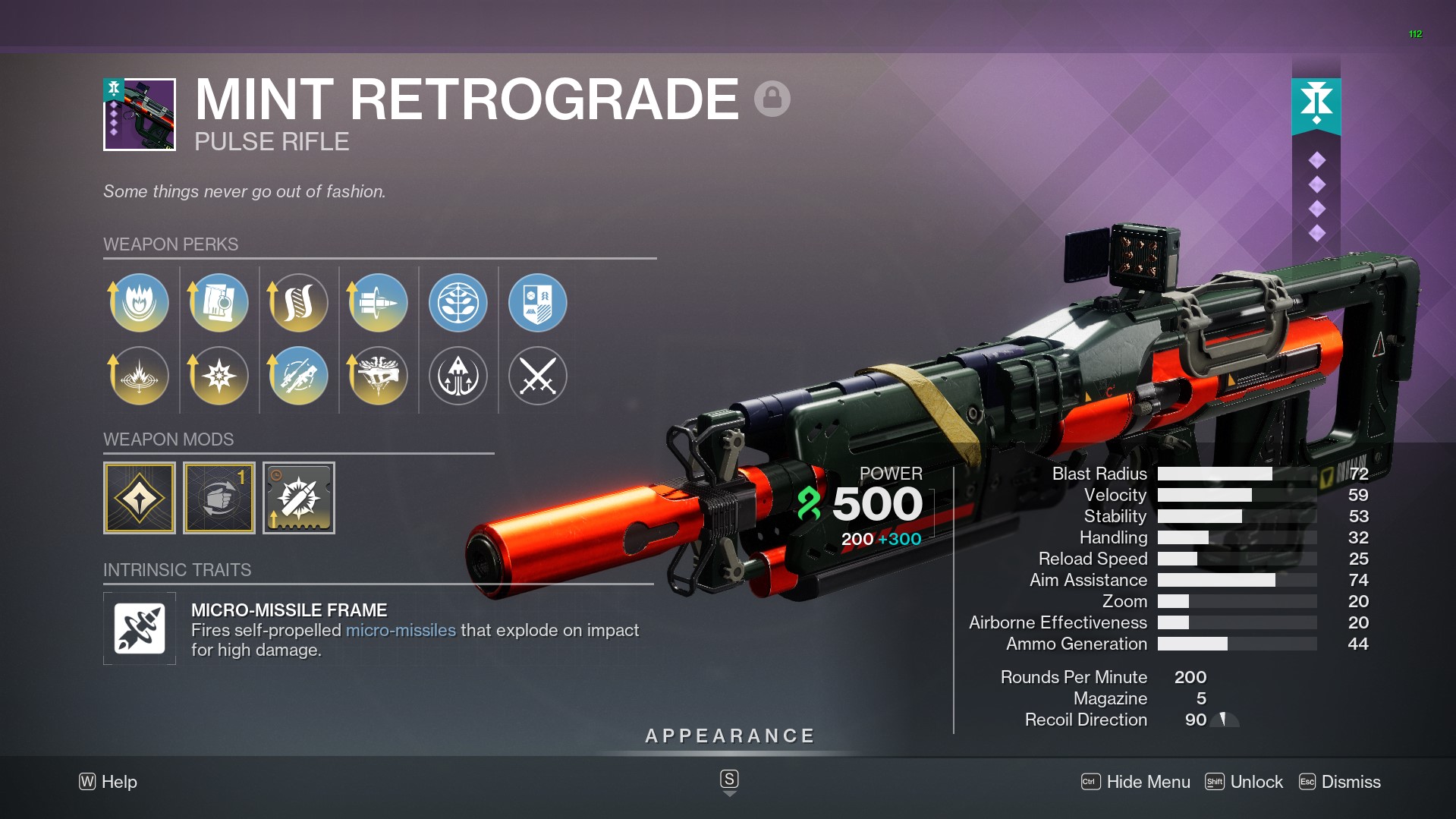This screenshot has width=1456, height=819.
Task: Open the fist-with-arrows weapon mod slot
Action: (219, 498)
